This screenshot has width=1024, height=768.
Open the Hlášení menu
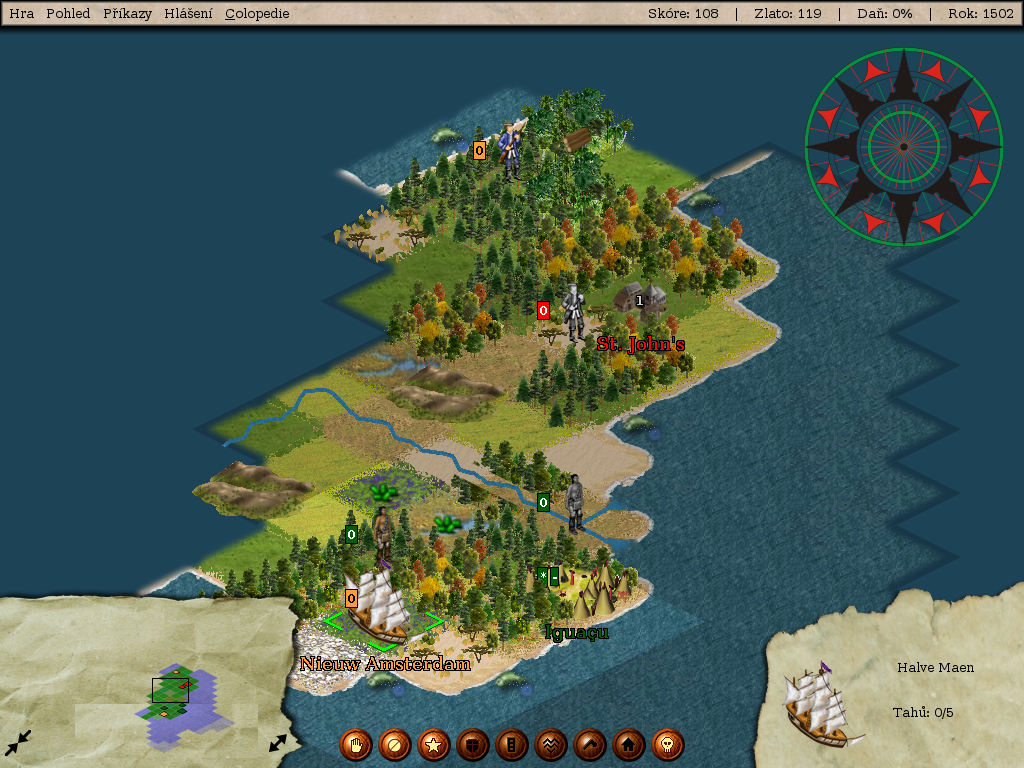(188, 14)
